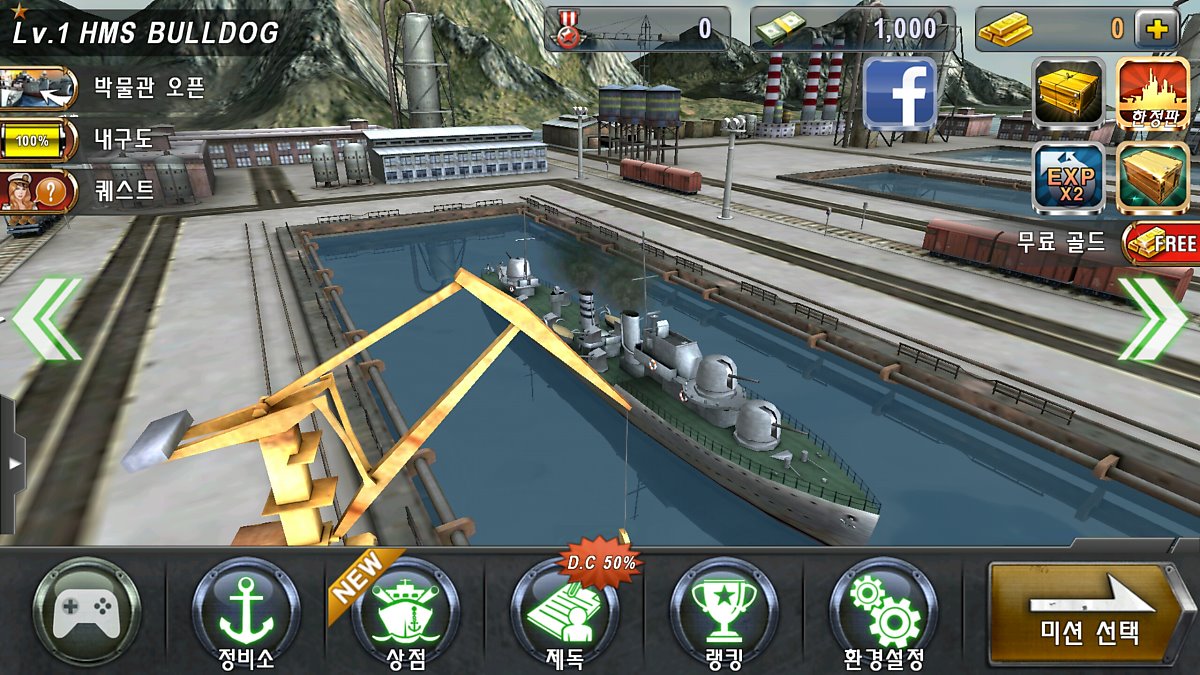
Task: Expand the side panel arrow tab
Action: [x=12, y=464]
